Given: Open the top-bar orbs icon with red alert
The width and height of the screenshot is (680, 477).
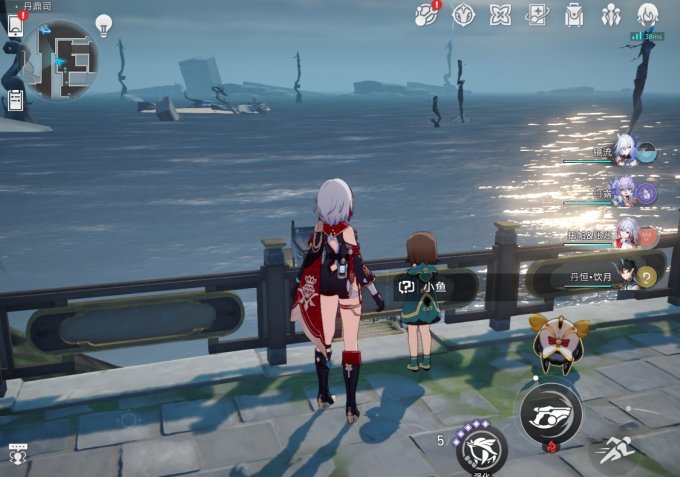Looking at the screenshot, I should [427, 15].
